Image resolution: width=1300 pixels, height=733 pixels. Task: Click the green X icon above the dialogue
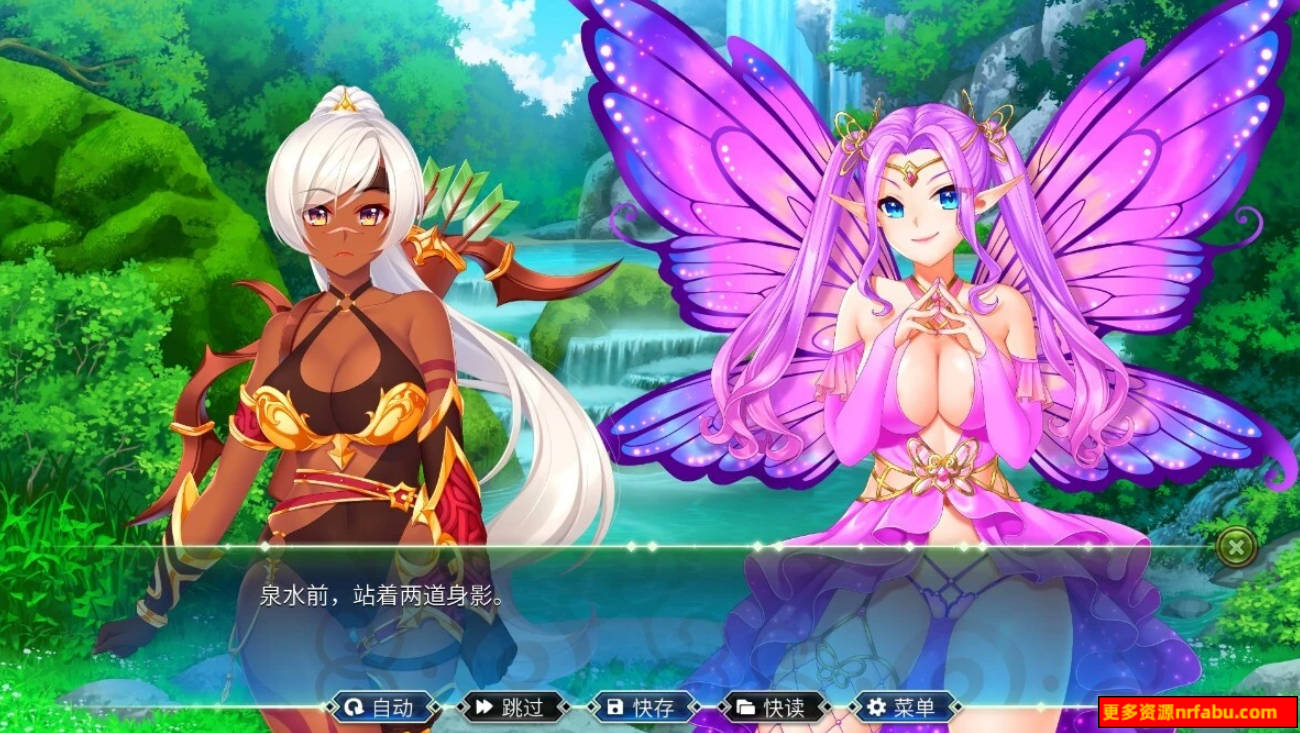click(1238, 549)
